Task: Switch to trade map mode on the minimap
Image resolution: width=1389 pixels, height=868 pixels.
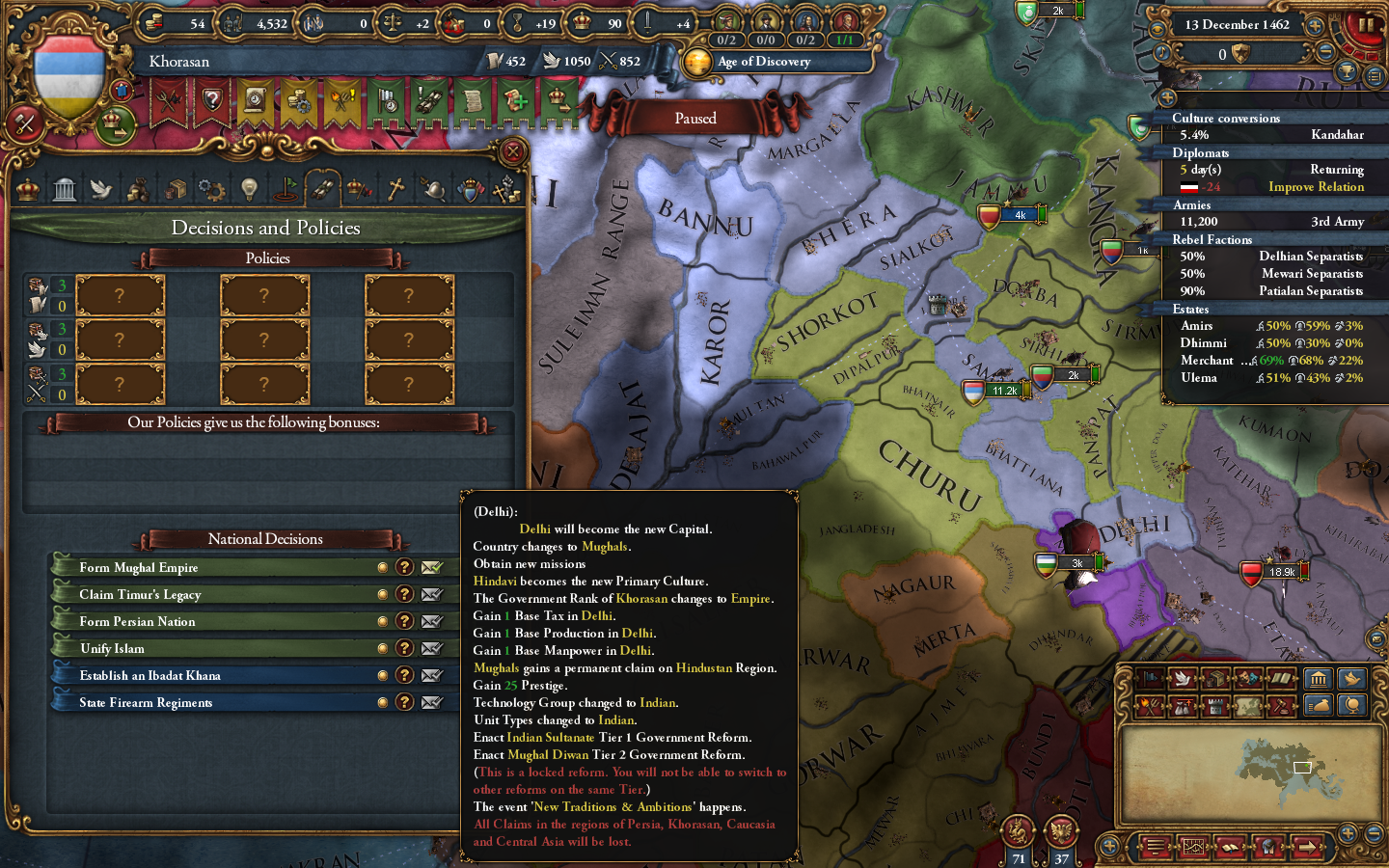Action: click(1217, 678)
